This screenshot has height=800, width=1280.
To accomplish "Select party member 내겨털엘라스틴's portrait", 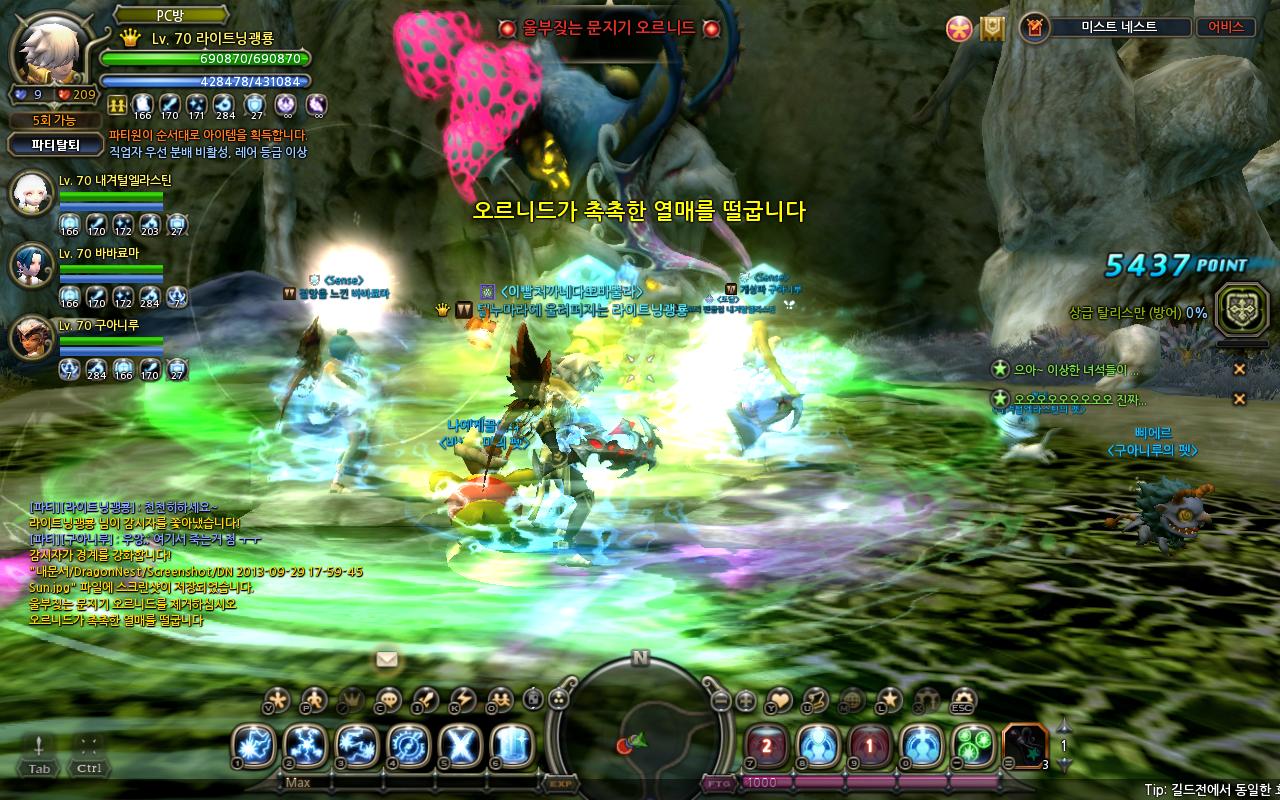I will pos(30,194).
